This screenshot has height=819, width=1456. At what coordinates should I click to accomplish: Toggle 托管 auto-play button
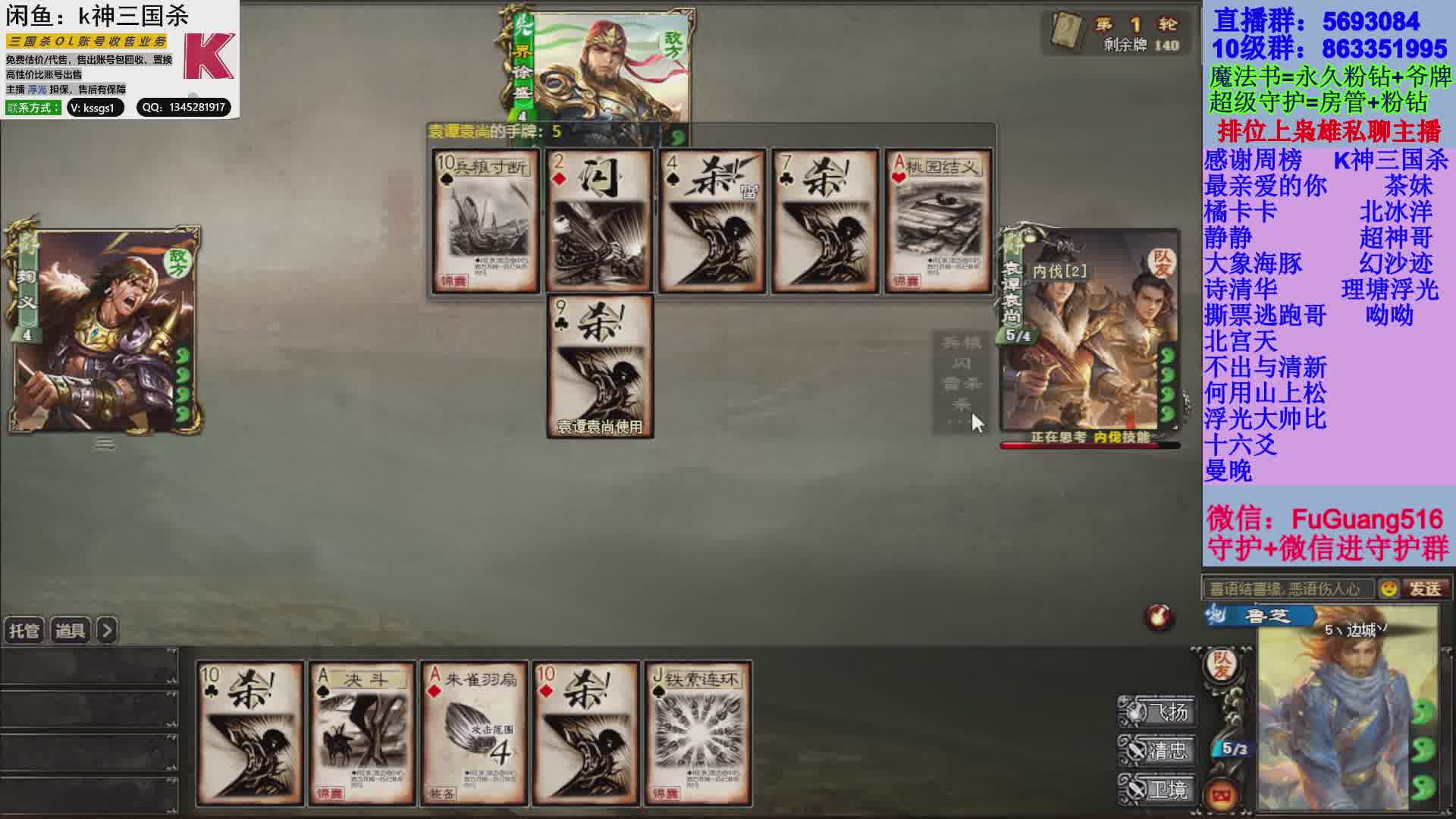point(24,631)
